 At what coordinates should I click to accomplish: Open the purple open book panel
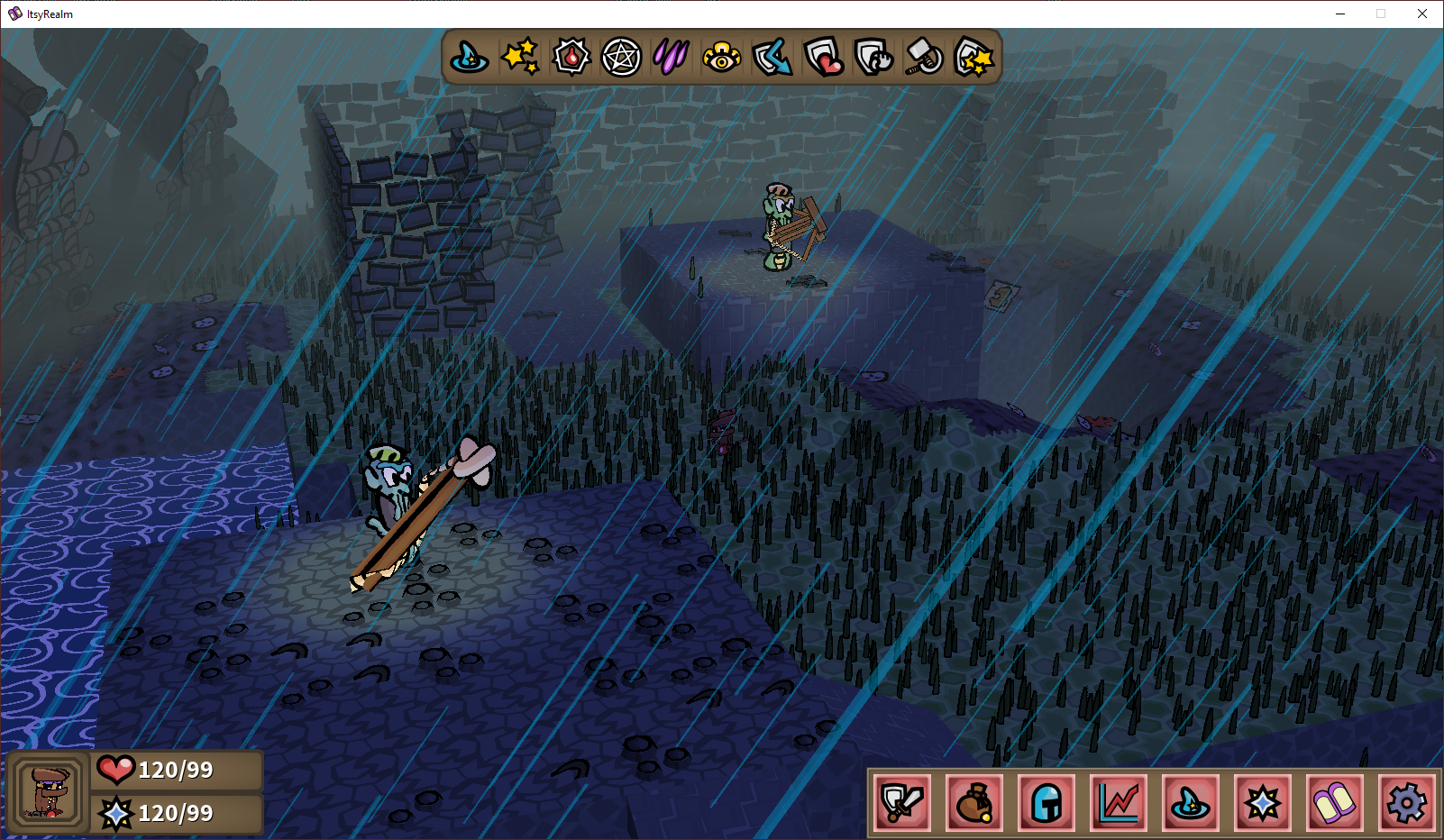(x=1335, y=802)
